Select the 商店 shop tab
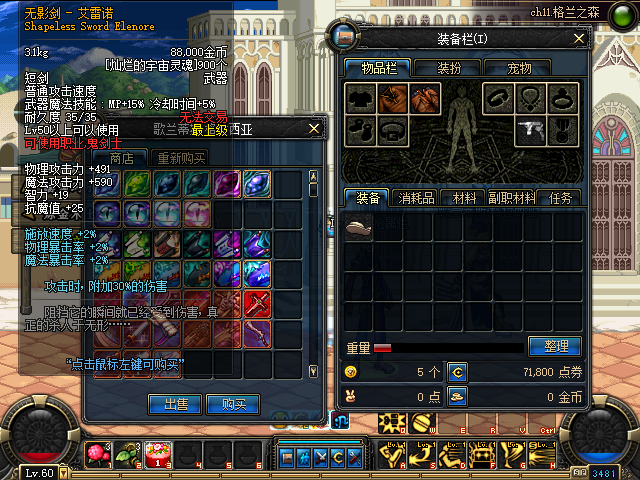Viewport: 640px width, 480px height. pos(128,158)
